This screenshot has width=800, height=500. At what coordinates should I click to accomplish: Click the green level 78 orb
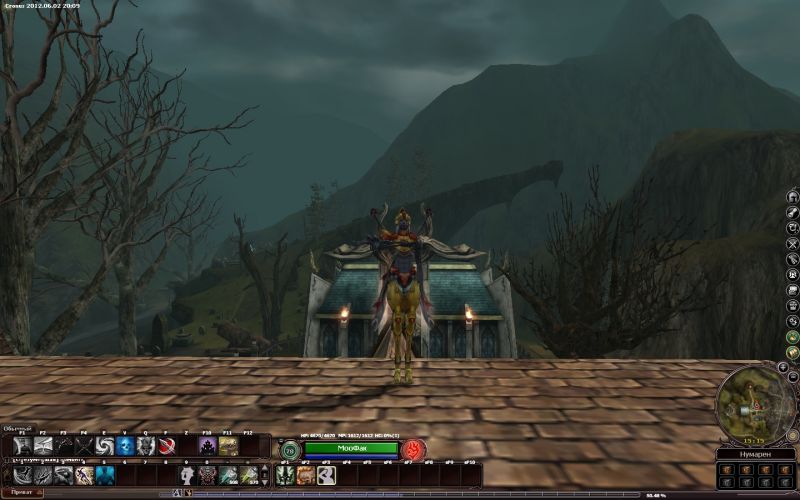click(289, 450)
